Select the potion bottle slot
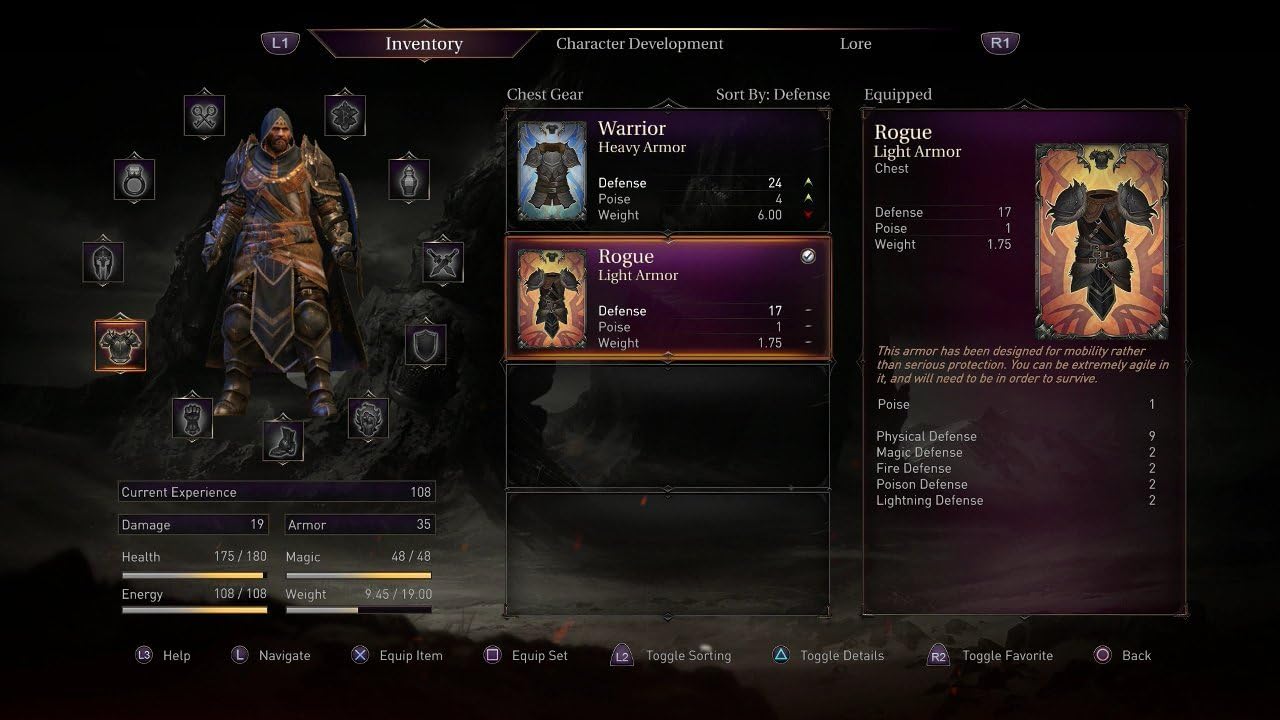Viewport: 1280px width, 720px height. pyautogui.click(x=409, y=180)
